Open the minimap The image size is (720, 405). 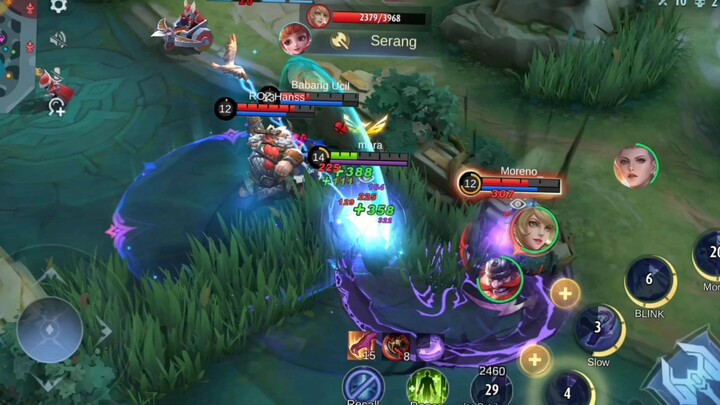[x=15, y=50]
